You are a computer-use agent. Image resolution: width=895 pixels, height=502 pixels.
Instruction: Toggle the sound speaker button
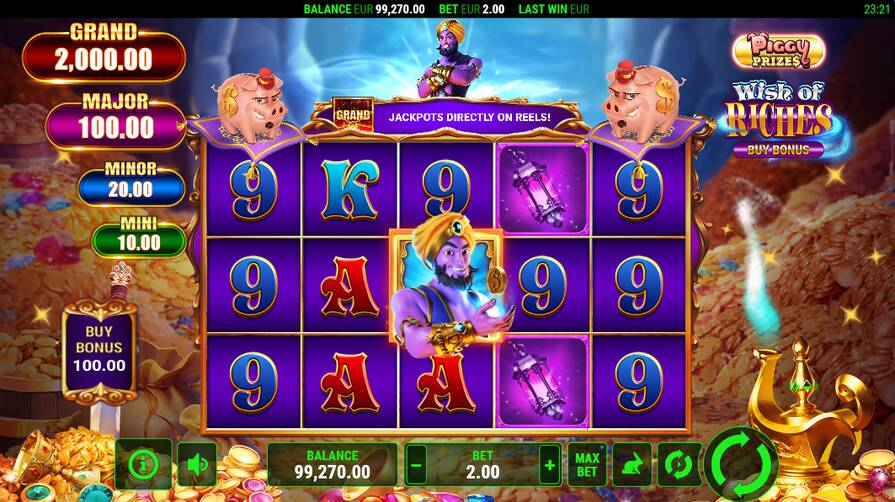click(x=197, y=464)
